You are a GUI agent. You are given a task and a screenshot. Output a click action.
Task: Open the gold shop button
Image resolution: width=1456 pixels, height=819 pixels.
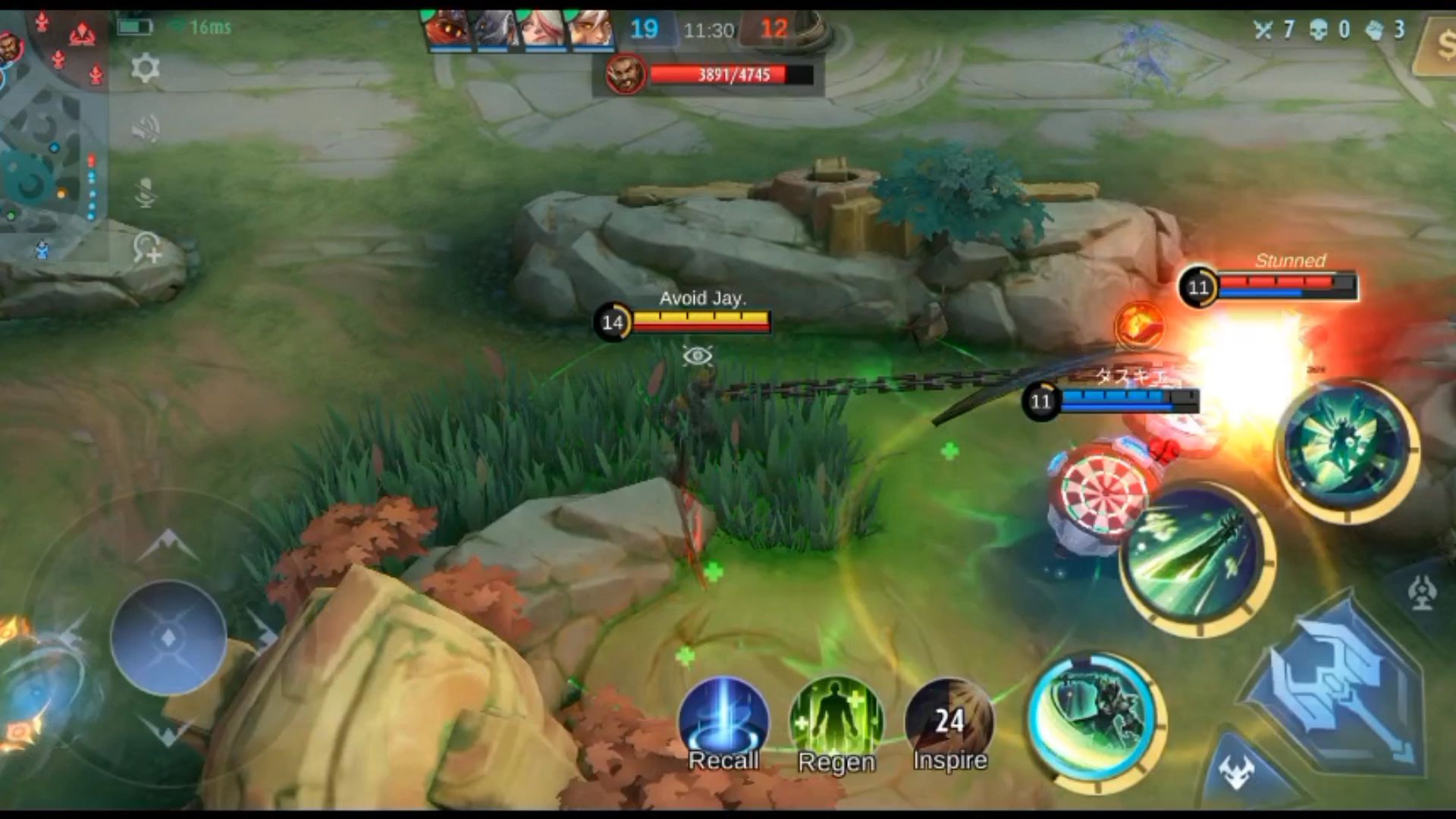point(1437,47)
